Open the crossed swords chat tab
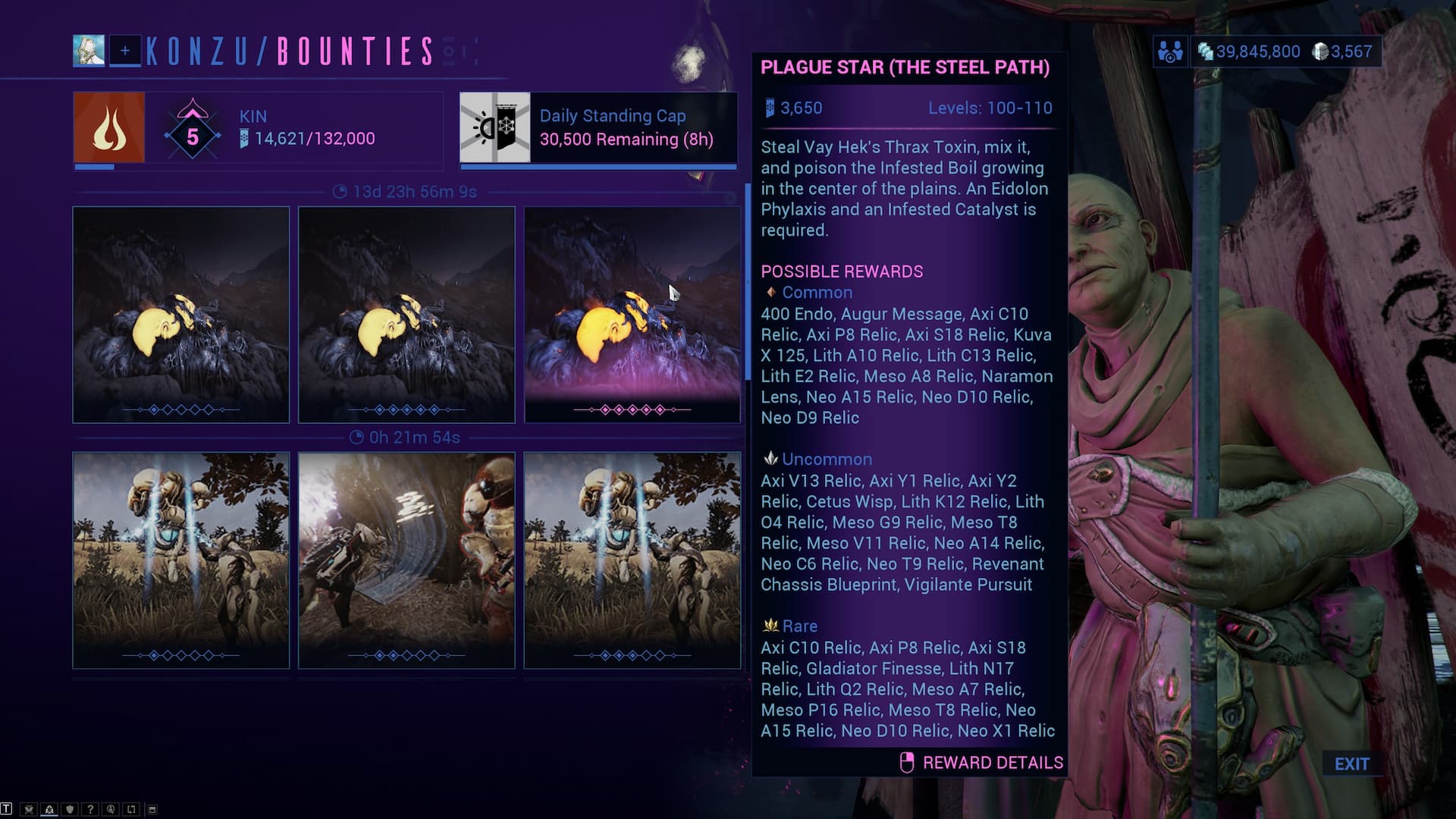 29,809
